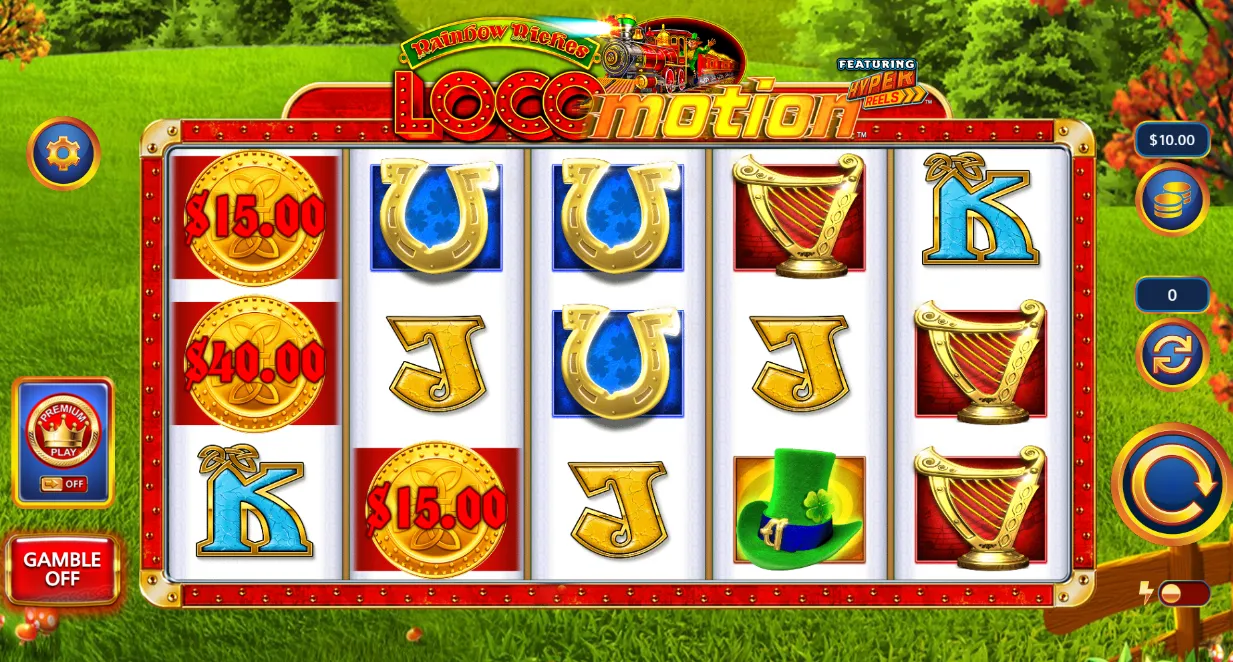Screen dimensions: 1233x662
Task: Spin the reels with the big arrow button
Action: click(x=1171, y=484)
